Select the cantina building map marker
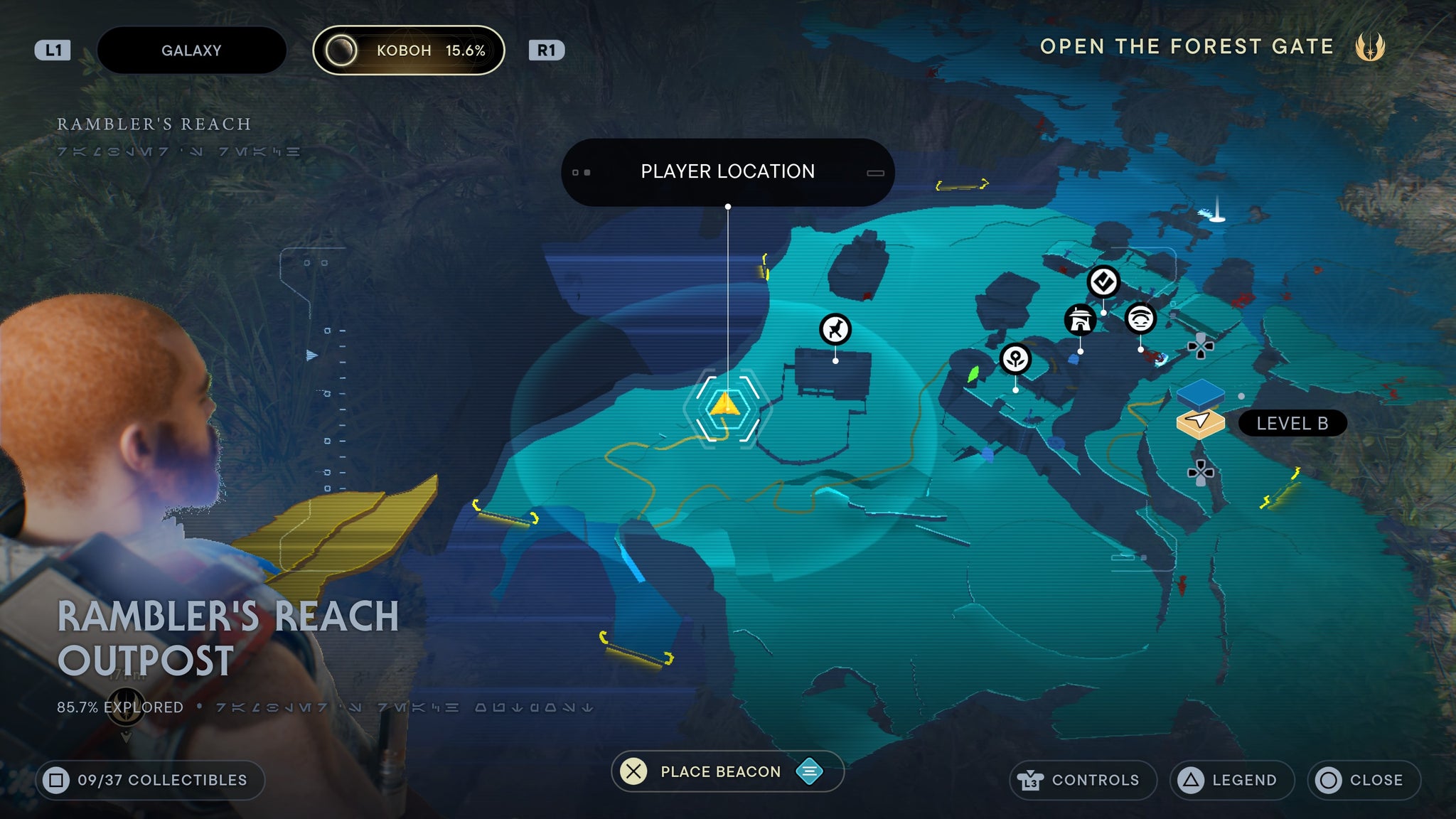 pos(1080,320)
